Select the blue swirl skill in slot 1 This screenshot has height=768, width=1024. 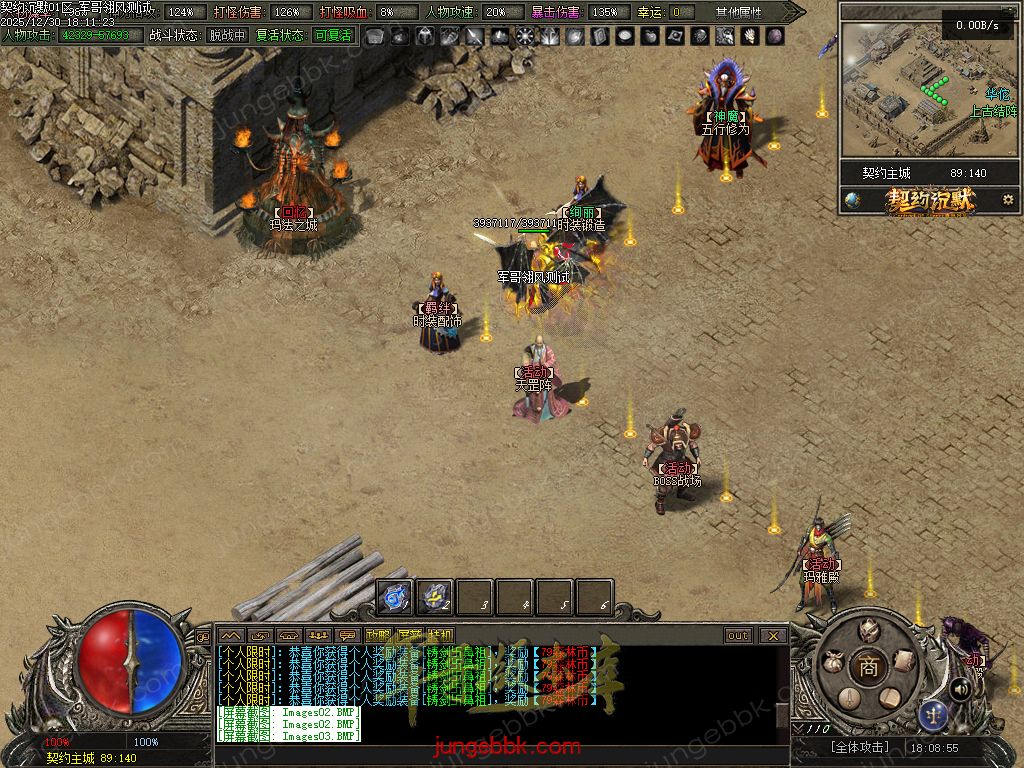click(x=396, y=598)
